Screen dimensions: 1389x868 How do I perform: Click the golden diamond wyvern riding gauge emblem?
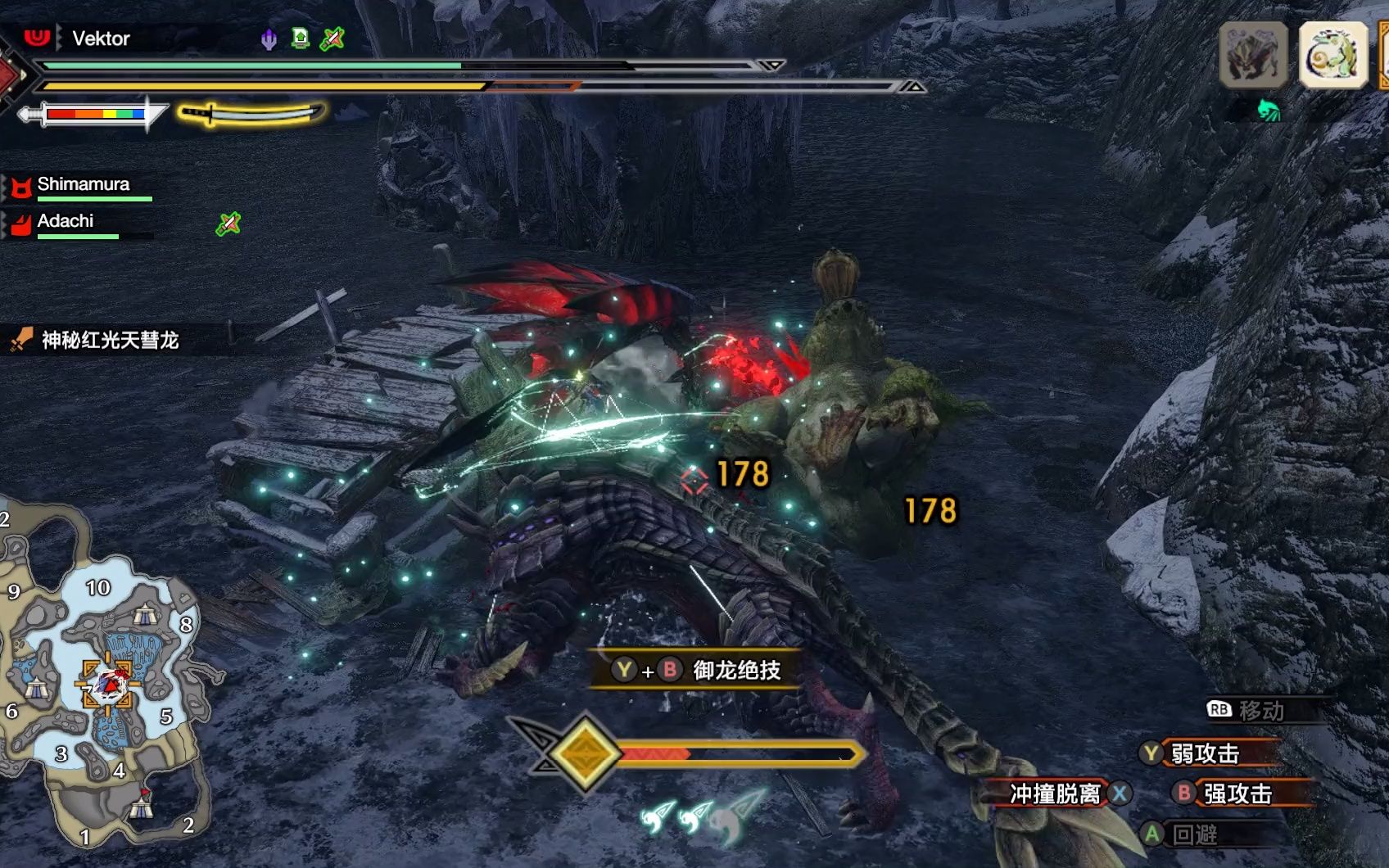point(585,753)
